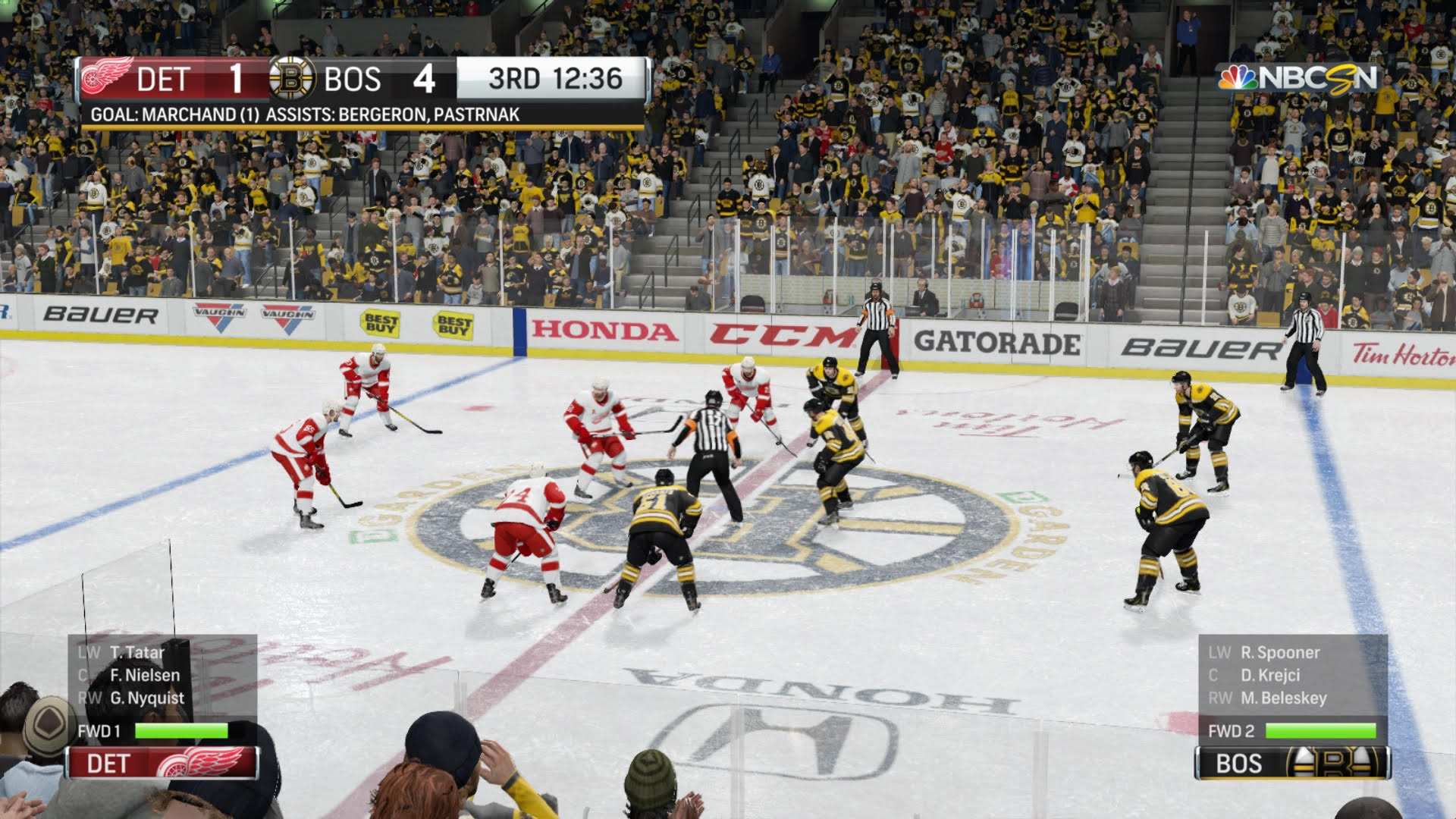Select T. Tatar in Detroit's line panel
The height and width of the screenshot is (819, 1456).
click(136, 652)
